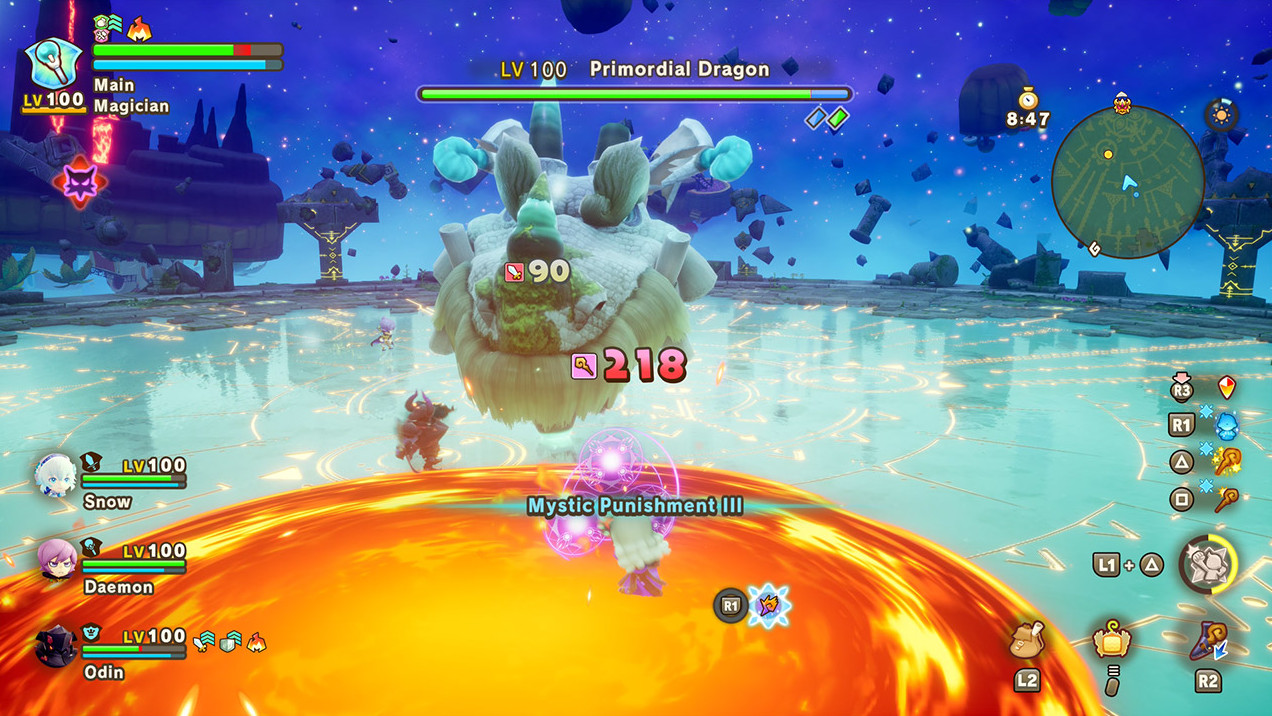The height and width of the screenshot is (716, 1272).
Task: Use the basic staff attack skill
Action: tap(1226, 498)
